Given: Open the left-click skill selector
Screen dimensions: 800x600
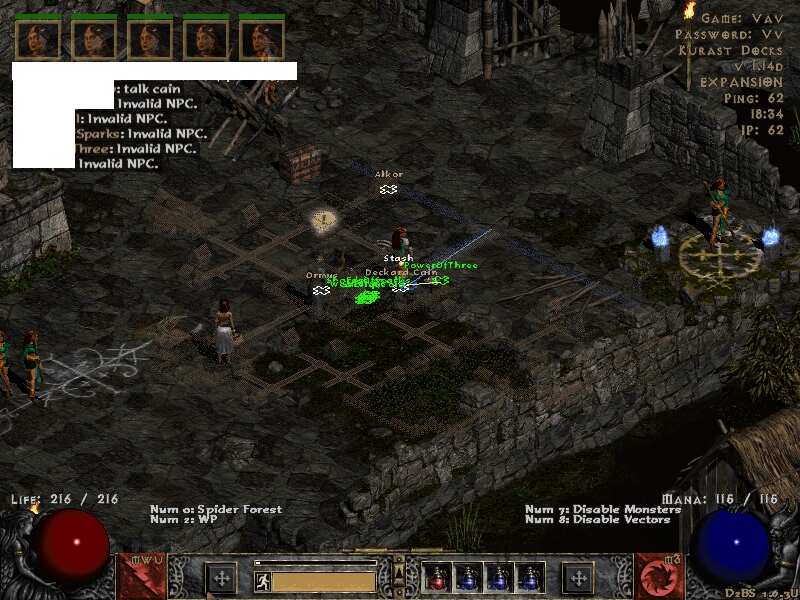Looking at the screenshot, I should 141,577.
